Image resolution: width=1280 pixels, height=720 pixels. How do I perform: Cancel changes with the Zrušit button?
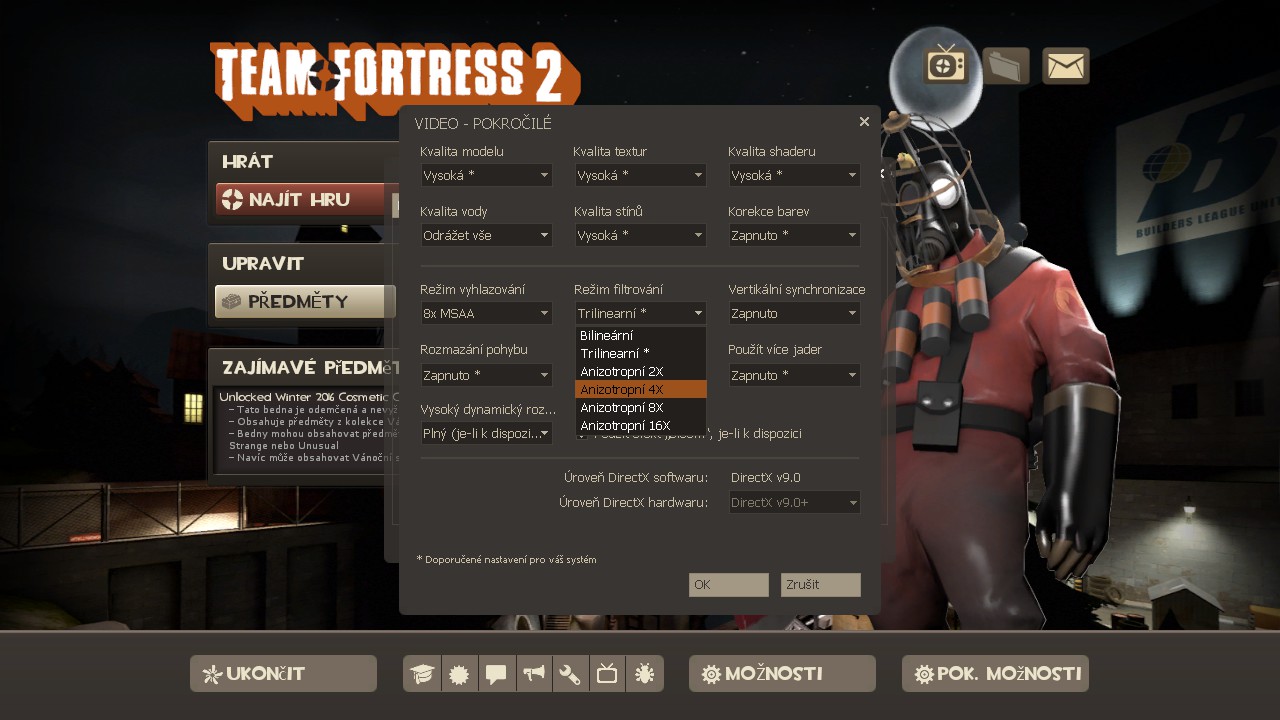tap(820, 585)
